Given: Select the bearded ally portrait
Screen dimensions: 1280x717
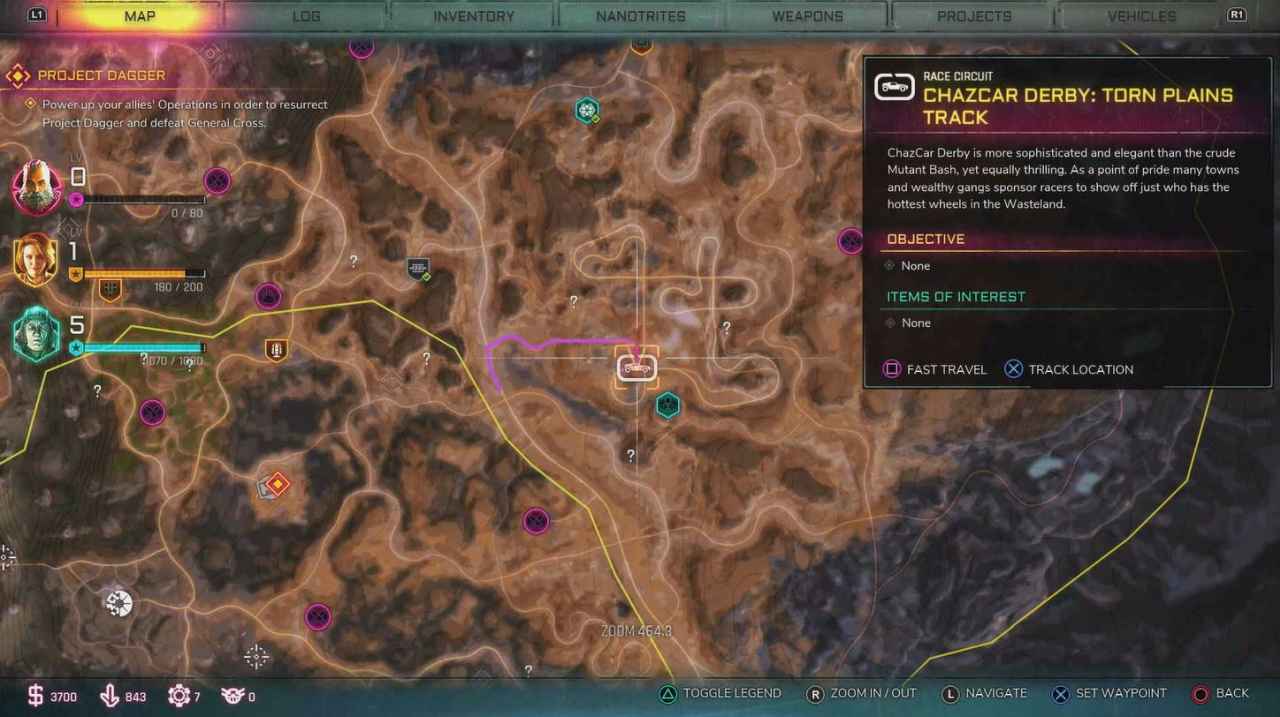Looking at the screenshot, I should click(x=37, y=186).
